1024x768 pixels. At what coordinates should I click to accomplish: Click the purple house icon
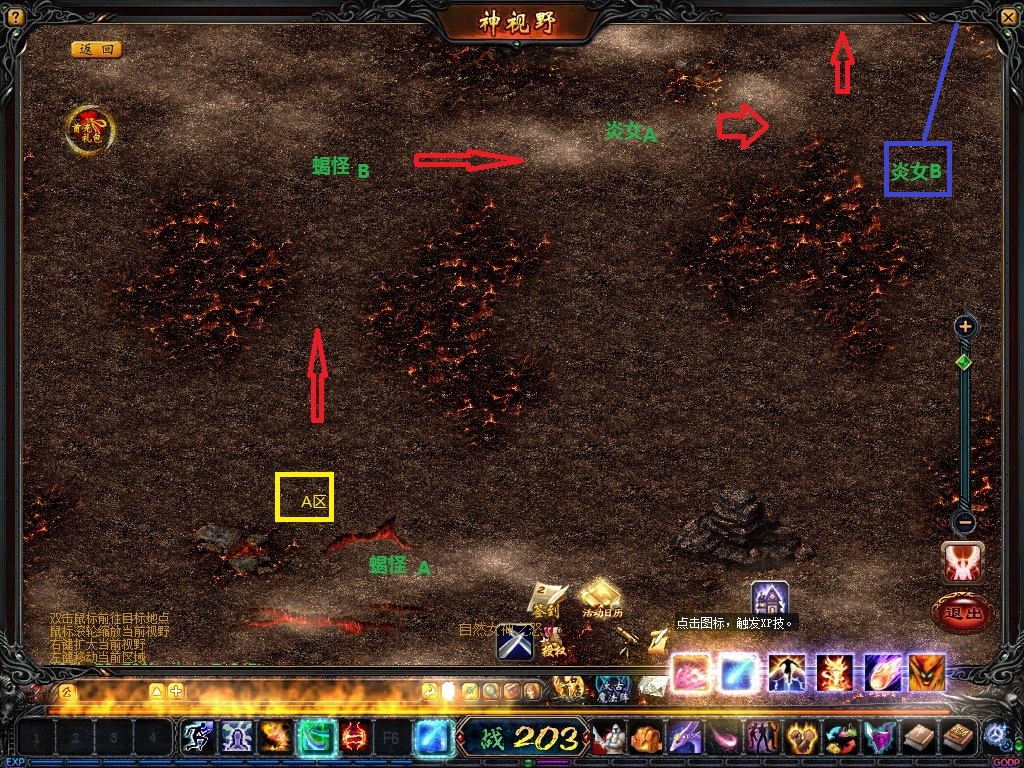770,600
